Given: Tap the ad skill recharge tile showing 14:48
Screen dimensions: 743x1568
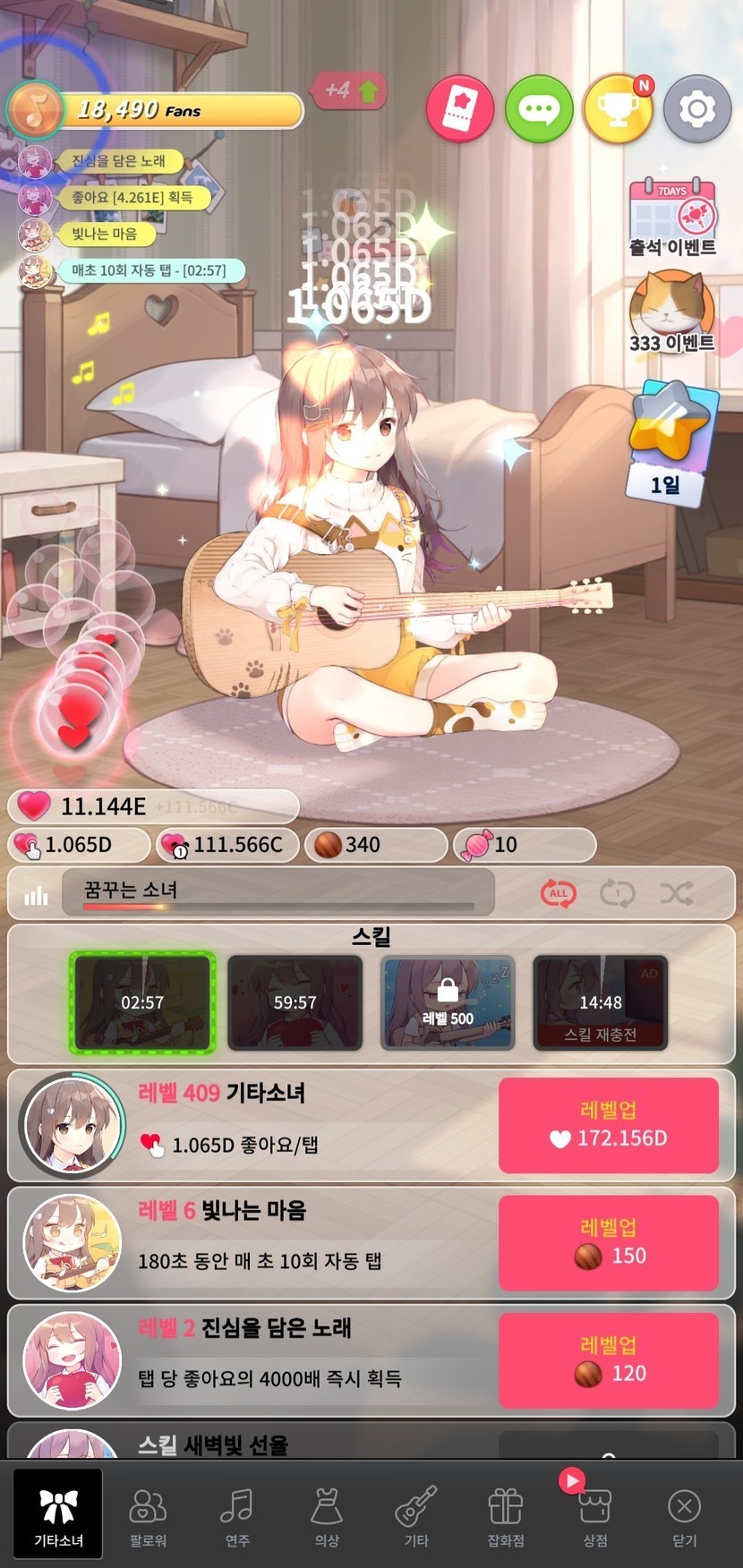Looking at the screenshot, I should (x=601, y=1002).
